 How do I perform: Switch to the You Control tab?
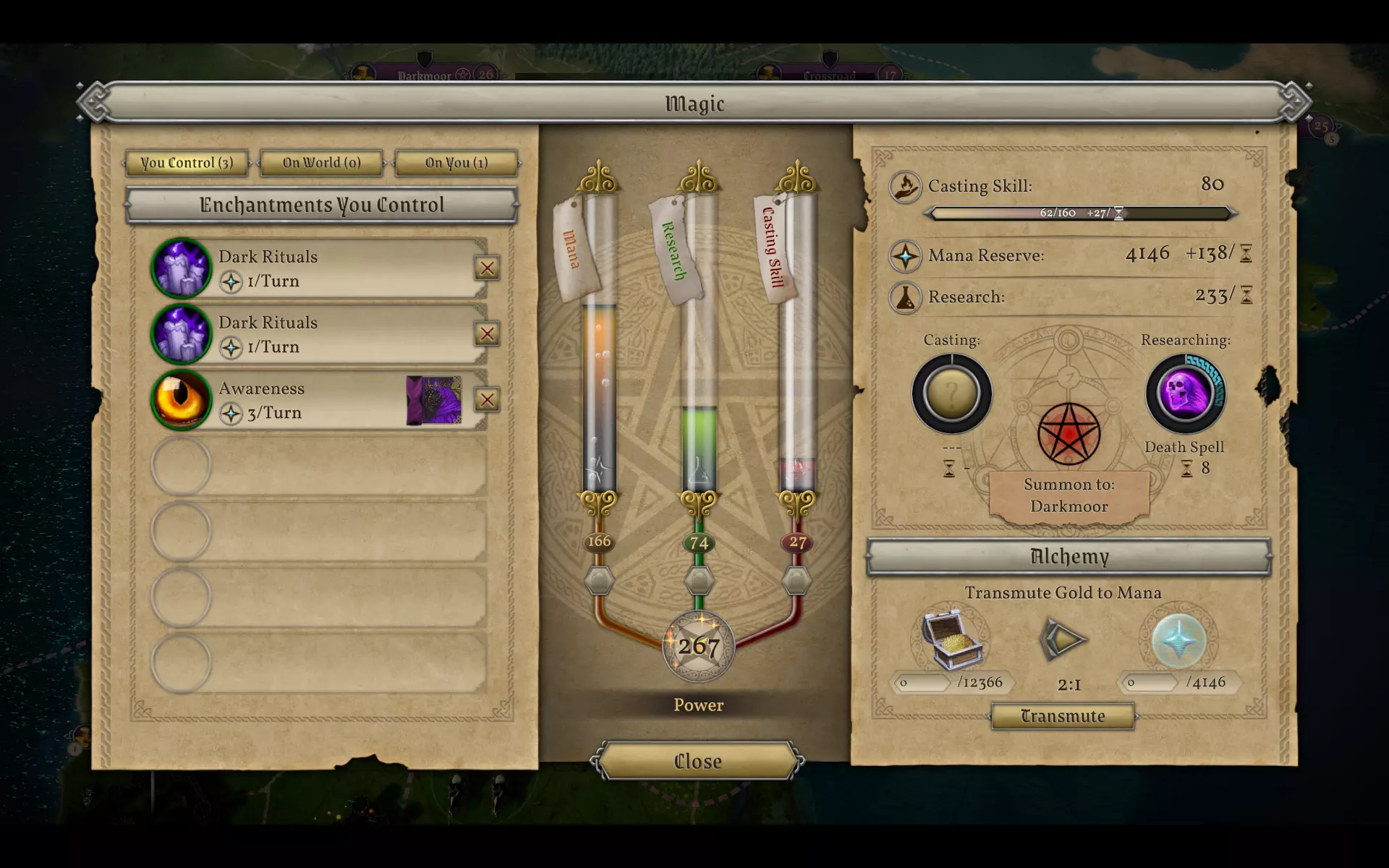[187, 163]
